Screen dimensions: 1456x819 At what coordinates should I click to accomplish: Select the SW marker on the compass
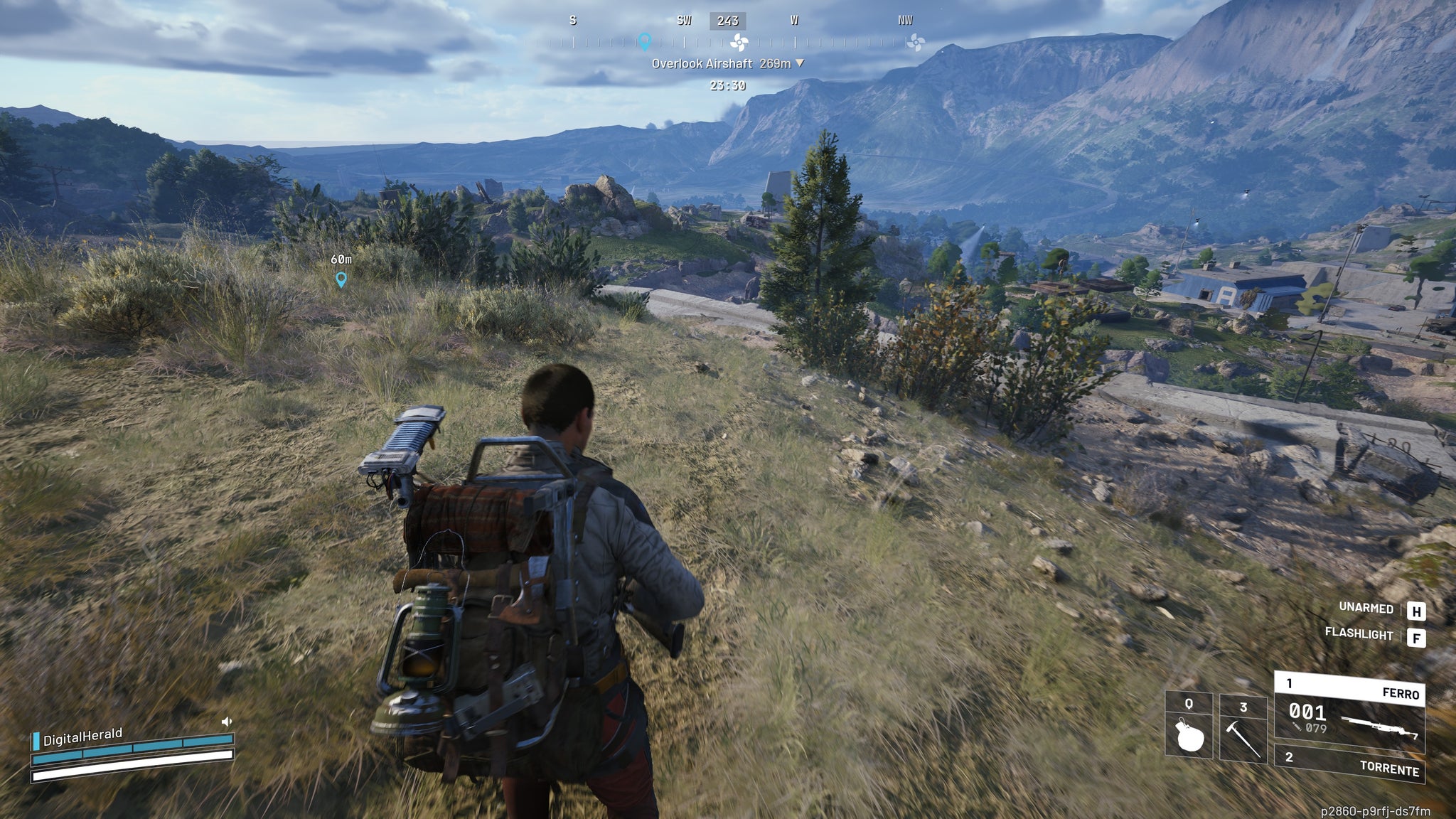coord(684,21)
